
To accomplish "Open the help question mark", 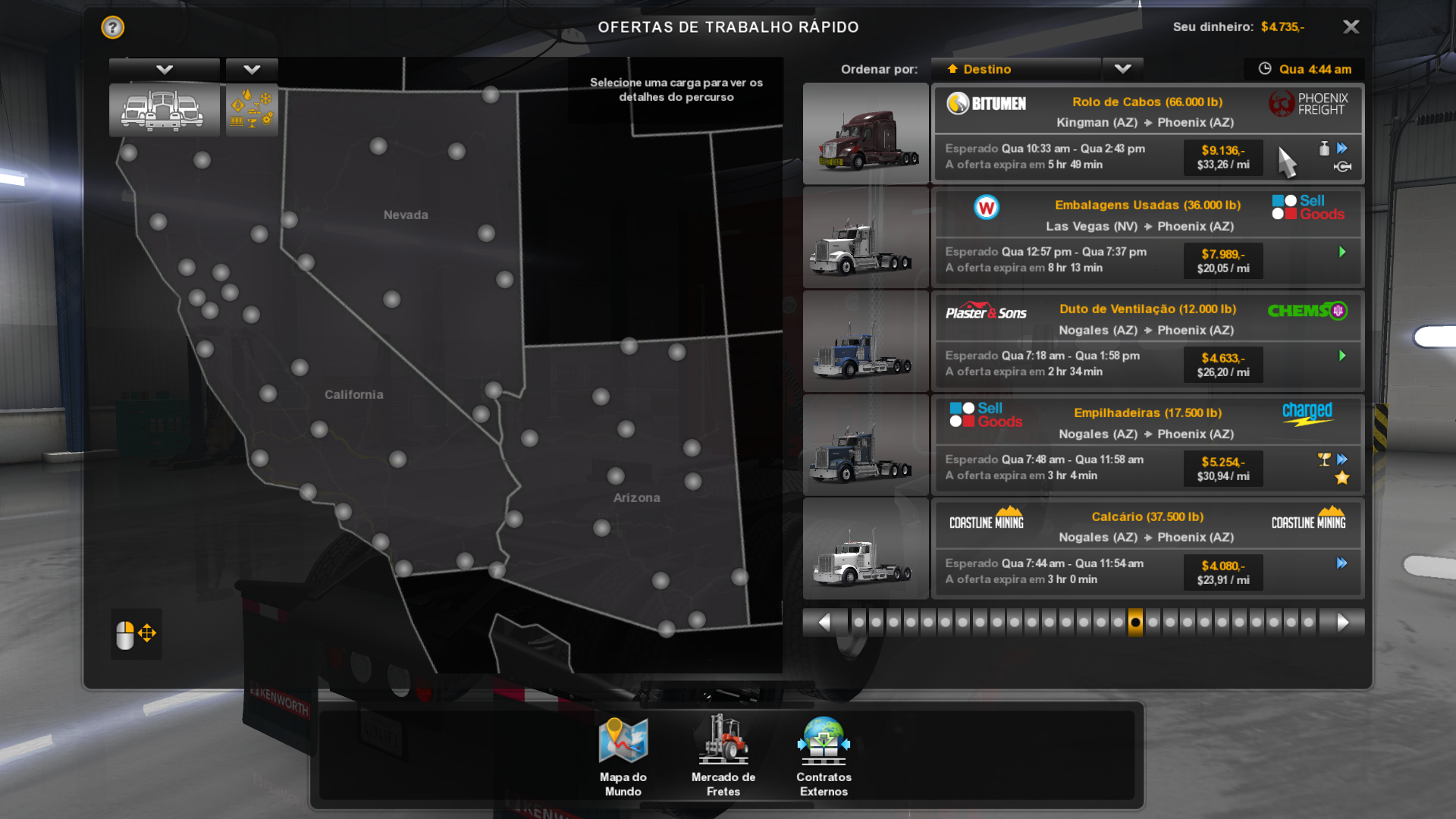I will click(x=113, y=27).
